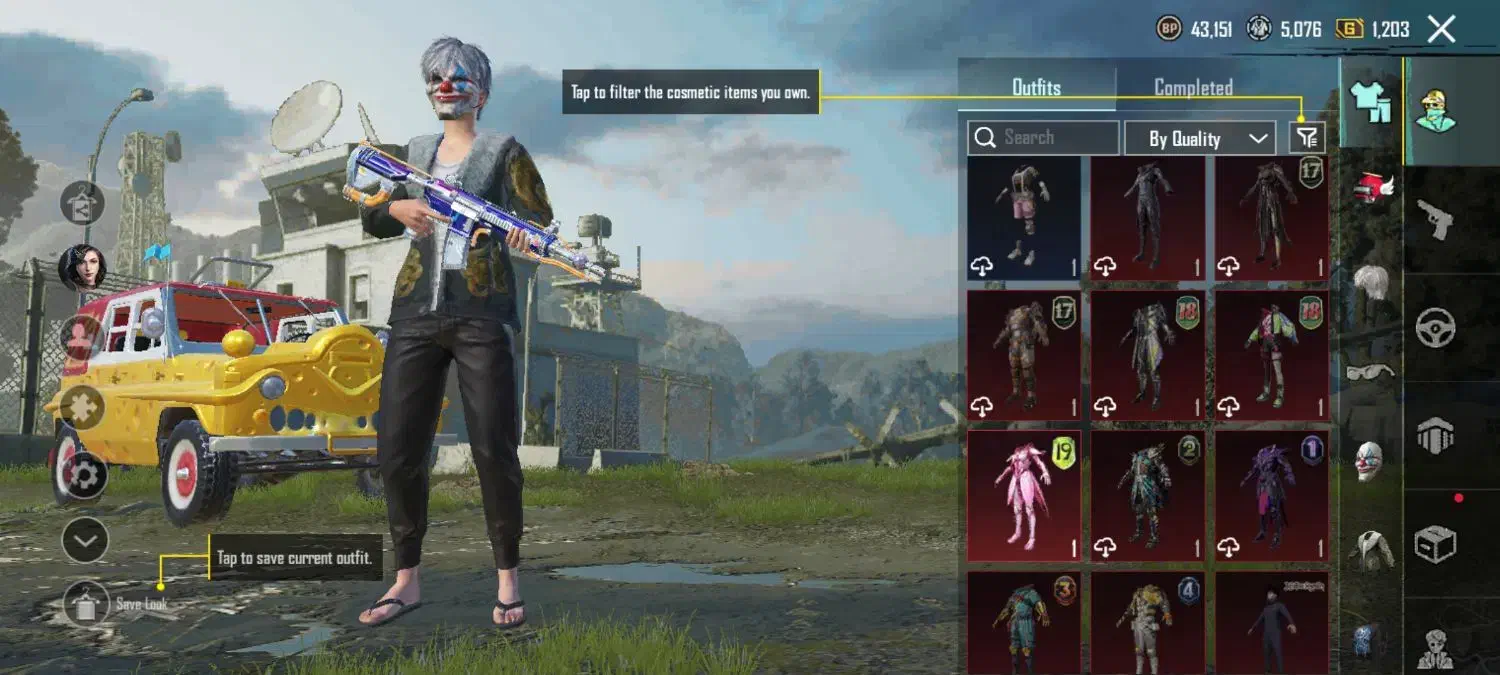The image size is (1500, 675).
Task: Open the clothing shirt-and-pants category
Action: tap(1369, 101)
